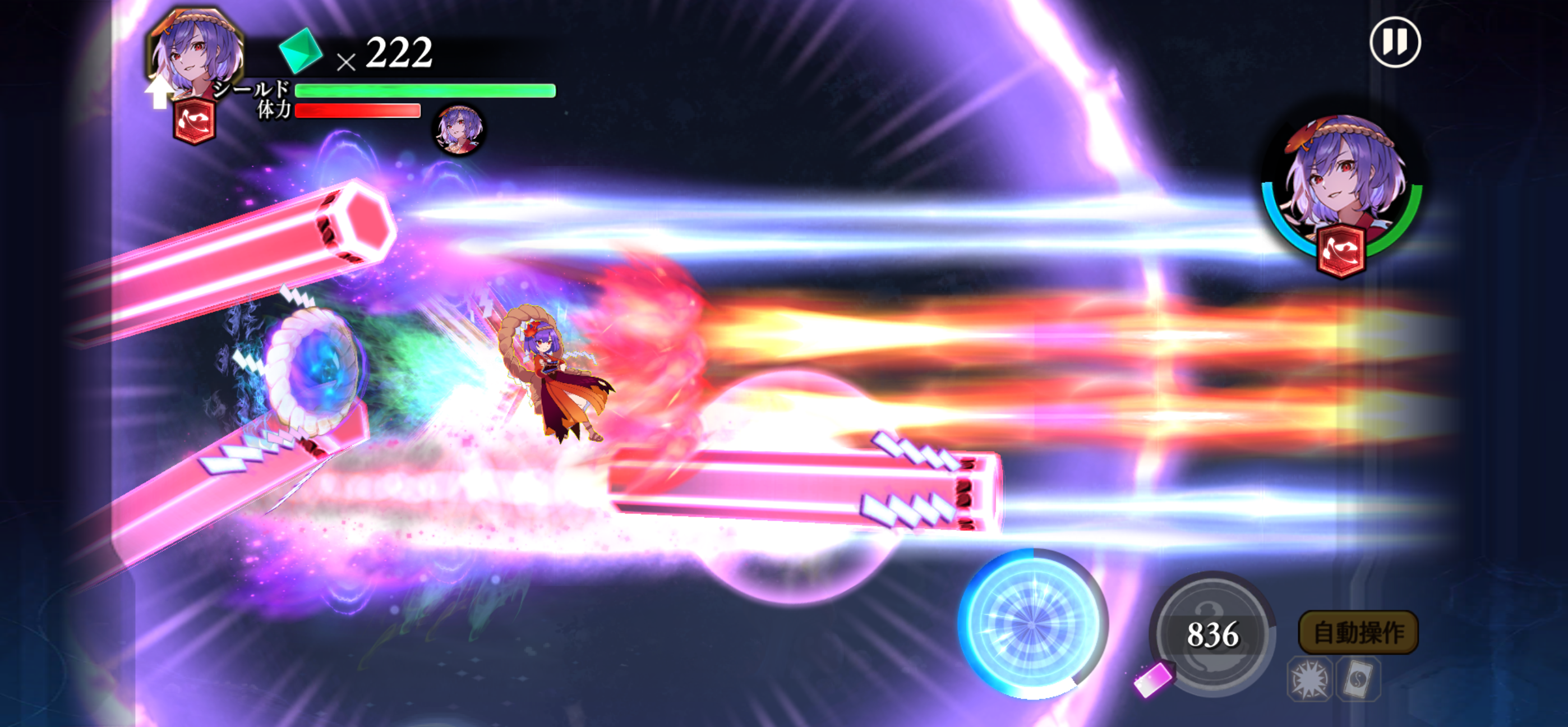
Task: Activate the spiky burst icon under 自動操作
Action: (1309, 679)
